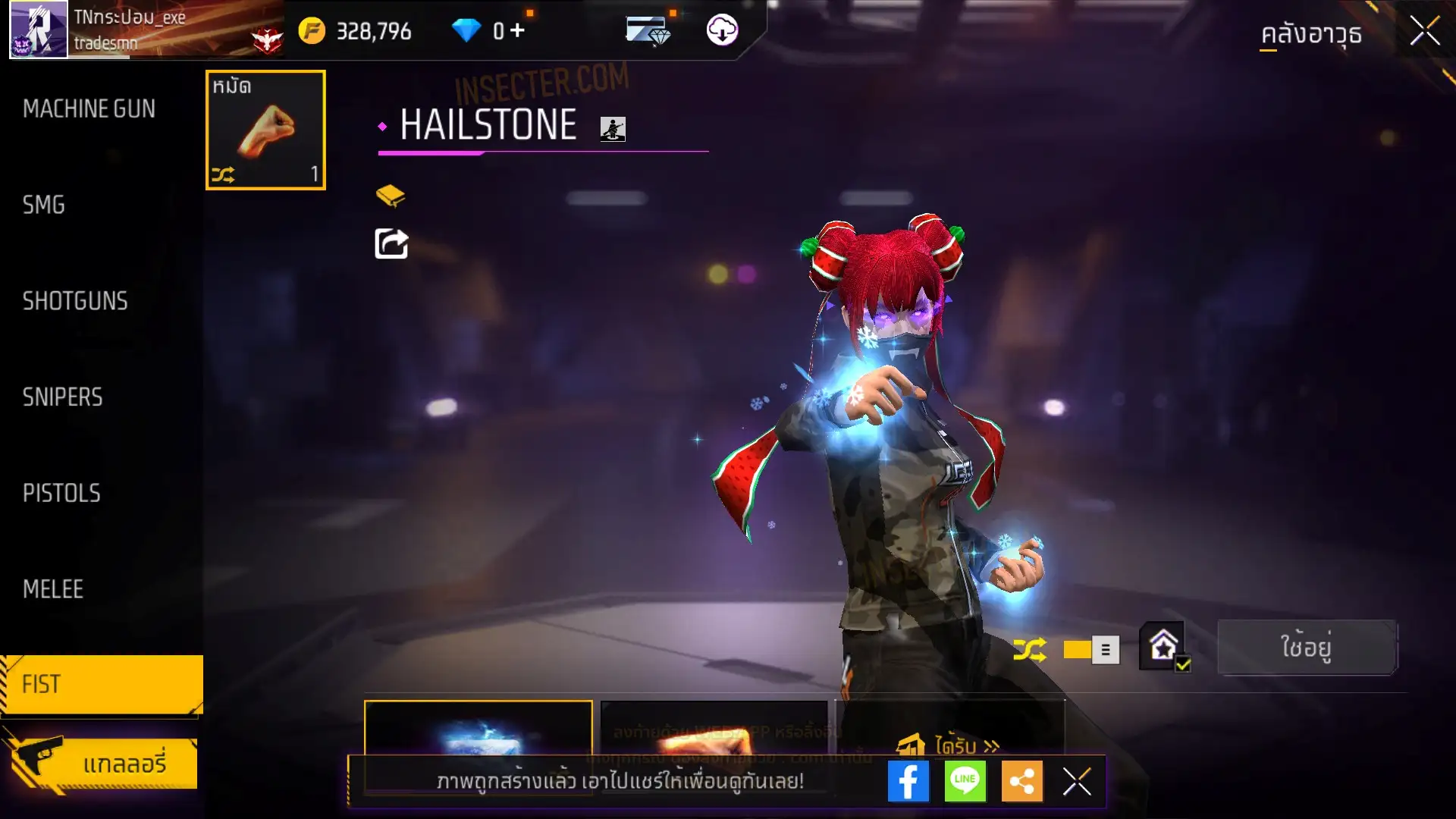
Task: Choose the PISTOLS category
Action: click(x=61, y=494)
